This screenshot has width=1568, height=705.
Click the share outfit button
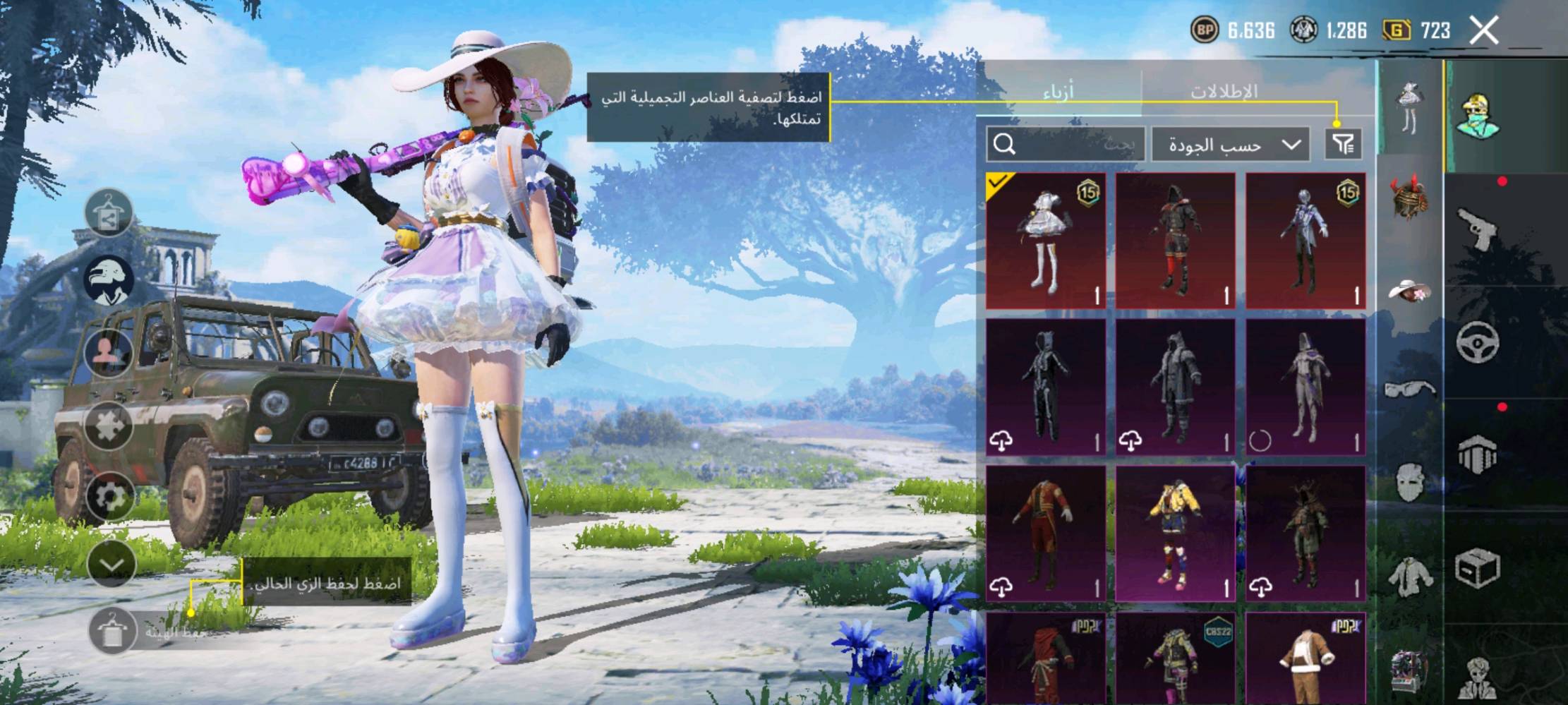[109, 213]
